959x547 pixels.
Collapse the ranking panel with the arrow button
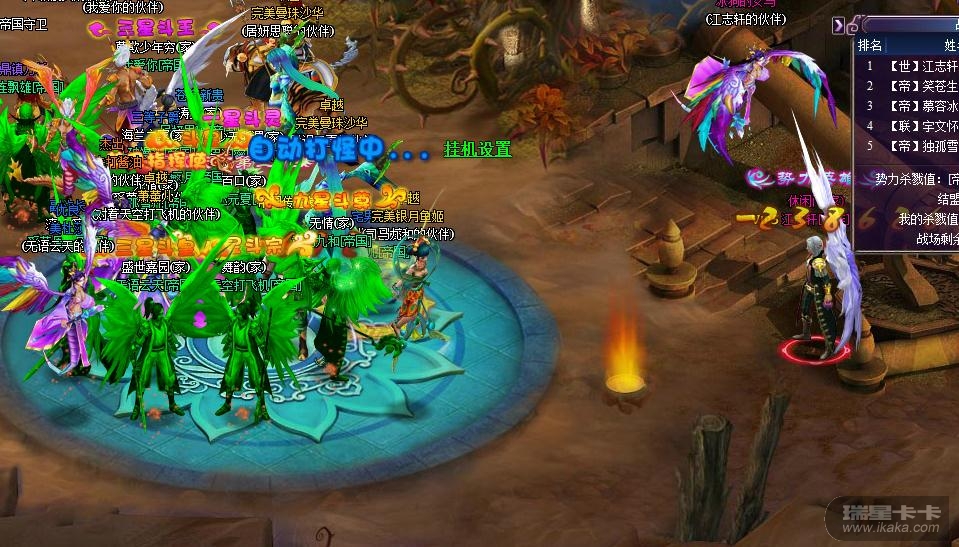pos(839,26)
